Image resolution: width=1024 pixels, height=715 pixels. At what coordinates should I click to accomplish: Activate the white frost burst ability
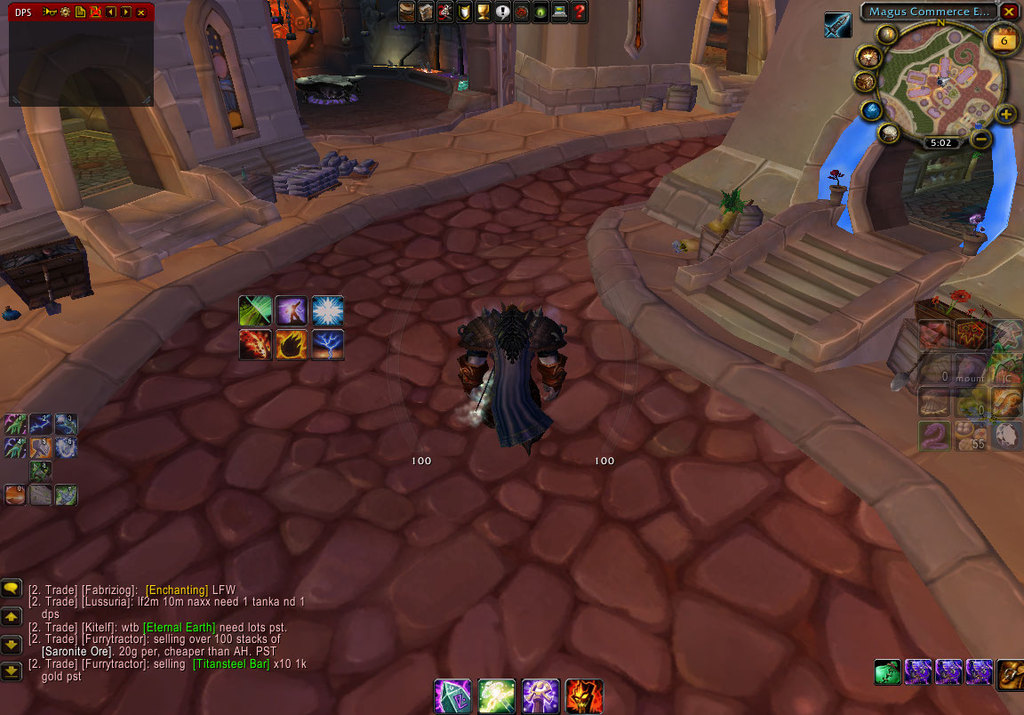tap(328, 310)
